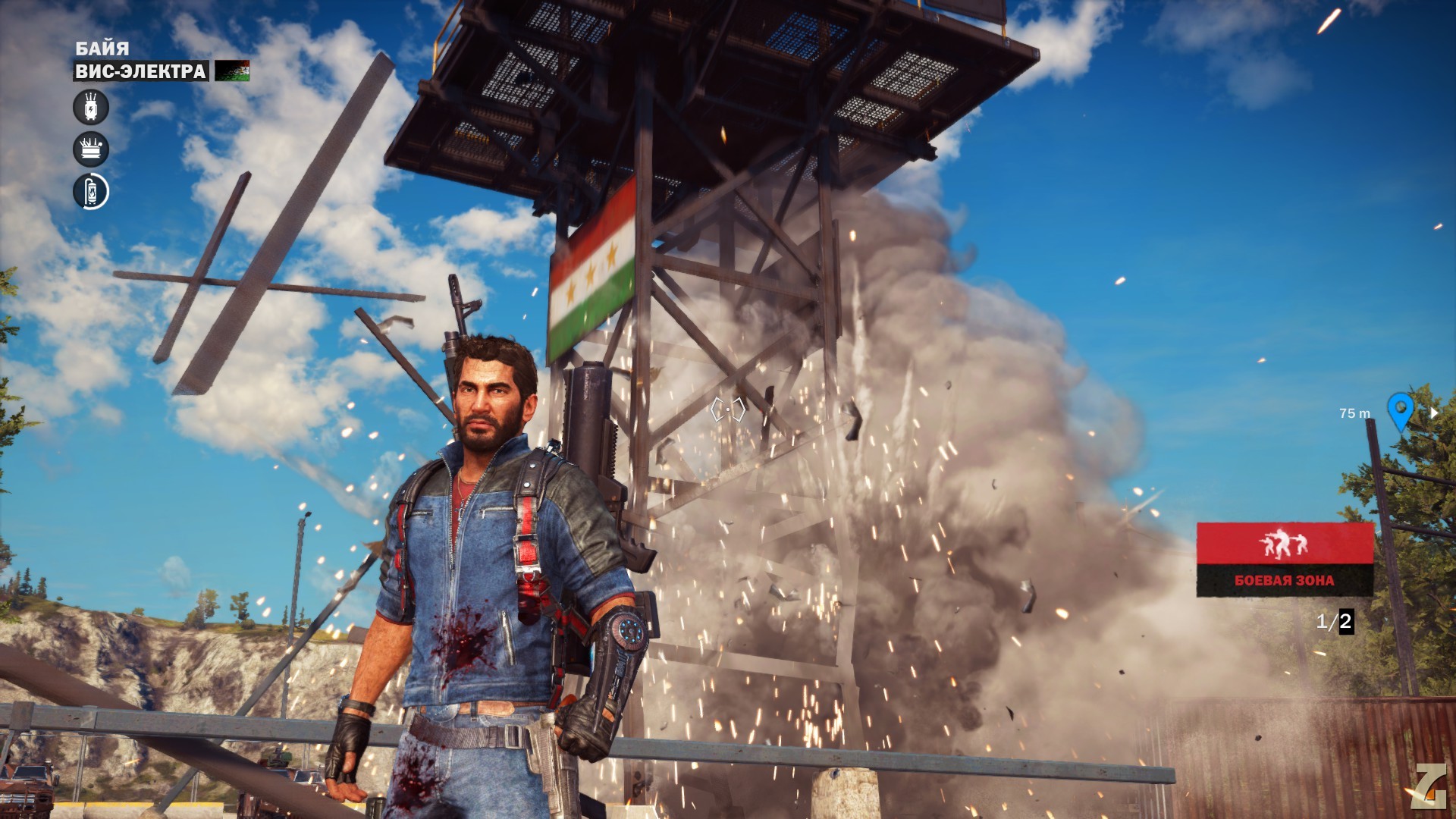Select the blue waypoint pin marker
Screen dimensions: 1456x819
1399,410
